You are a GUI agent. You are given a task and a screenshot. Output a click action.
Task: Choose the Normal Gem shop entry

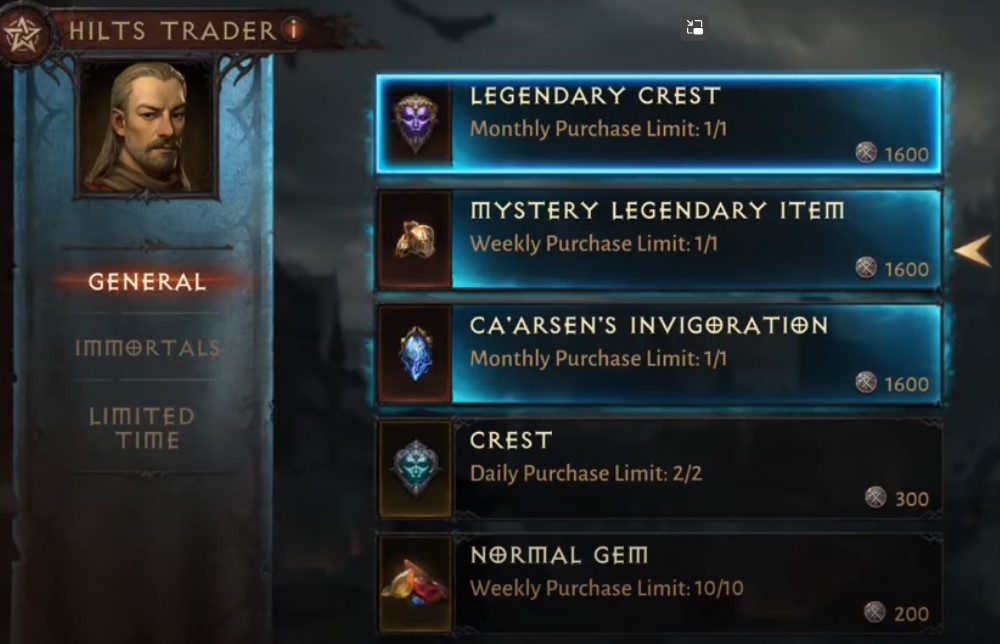(x=658, y=584)
